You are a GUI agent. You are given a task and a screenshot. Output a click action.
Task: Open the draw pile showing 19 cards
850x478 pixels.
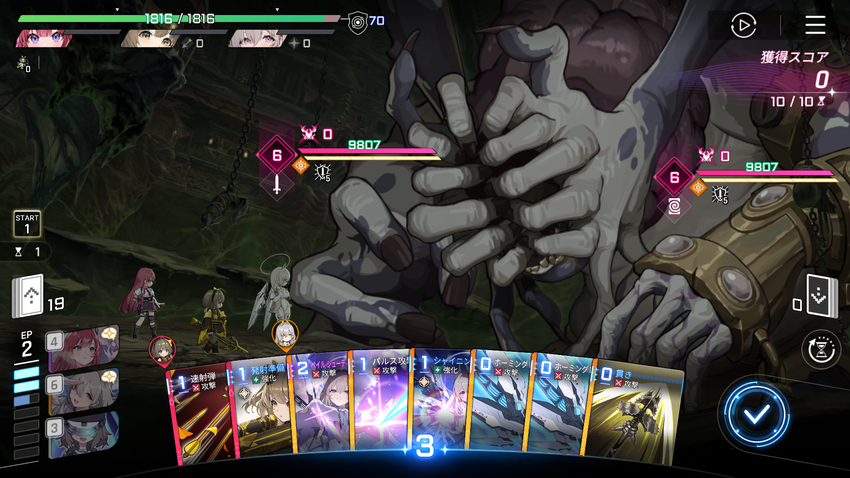(29, 297)
